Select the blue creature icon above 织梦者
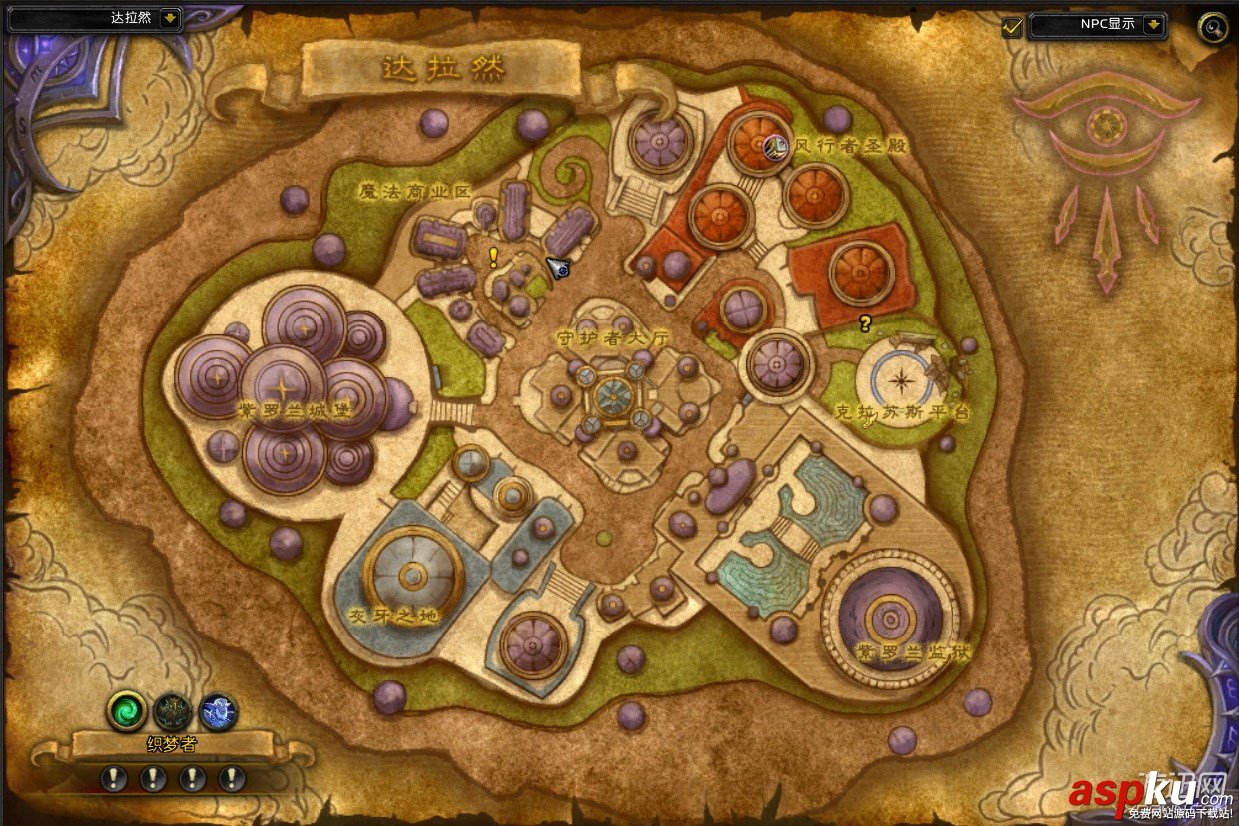1239x826 pixels. pos(218,711)
